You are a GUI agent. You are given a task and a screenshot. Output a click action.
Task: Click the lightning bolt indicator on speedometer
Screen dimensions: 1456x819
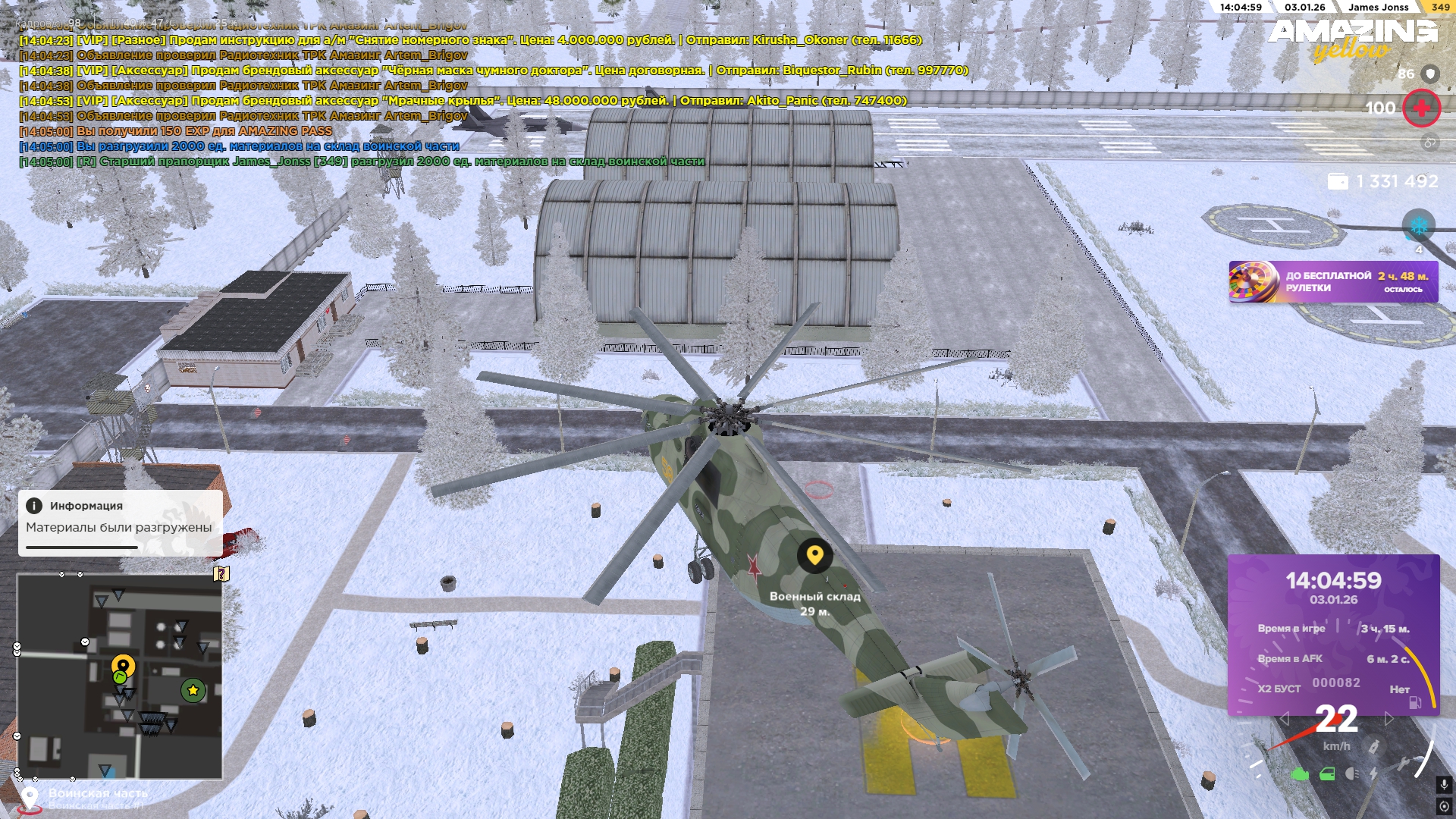click(x=1373, y=773)
